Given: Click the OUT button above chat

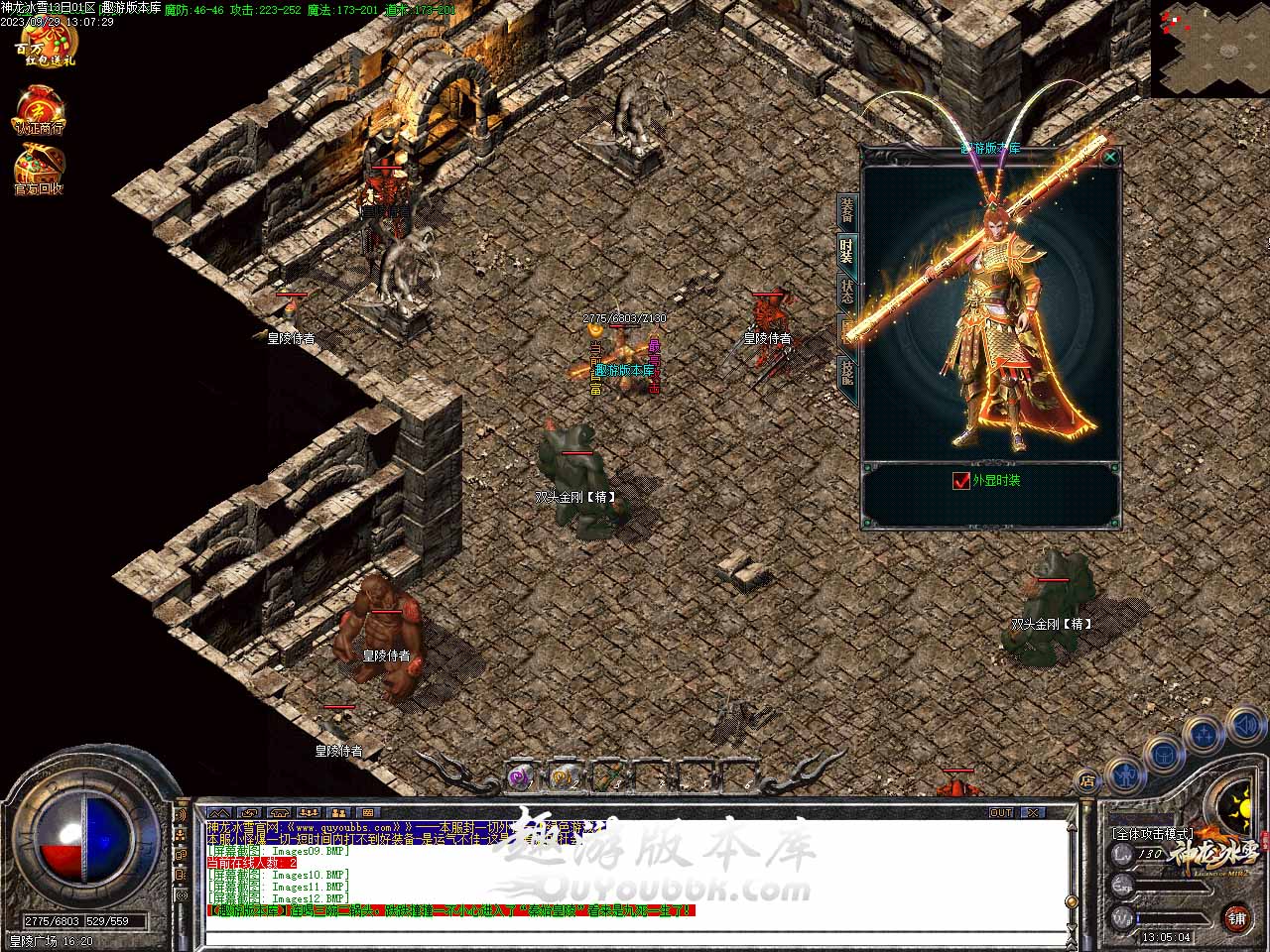Looking at the screenshot, I should 1000,812.
